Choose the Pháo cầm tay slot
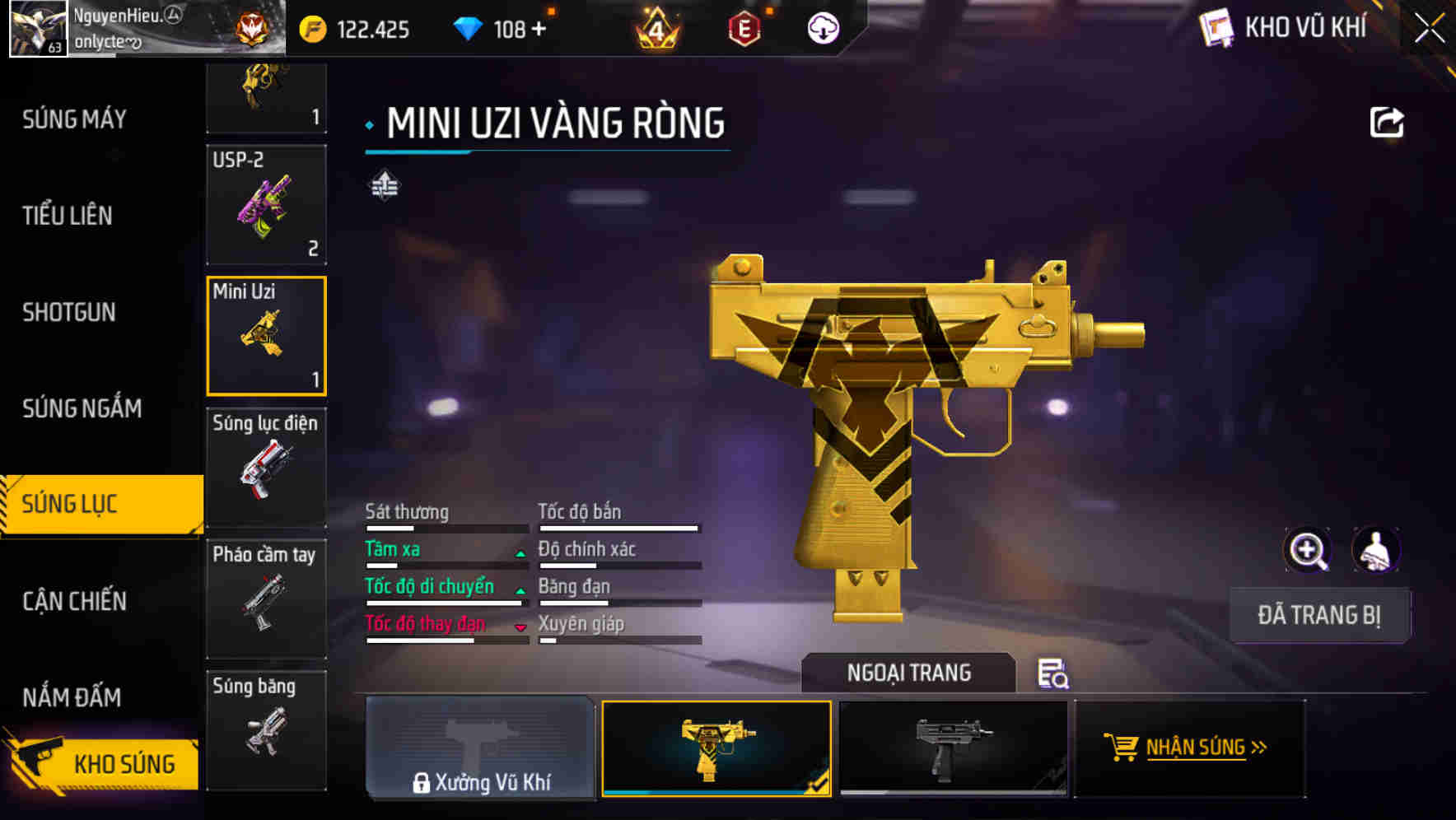The image size is (1456, 820). 266,599
